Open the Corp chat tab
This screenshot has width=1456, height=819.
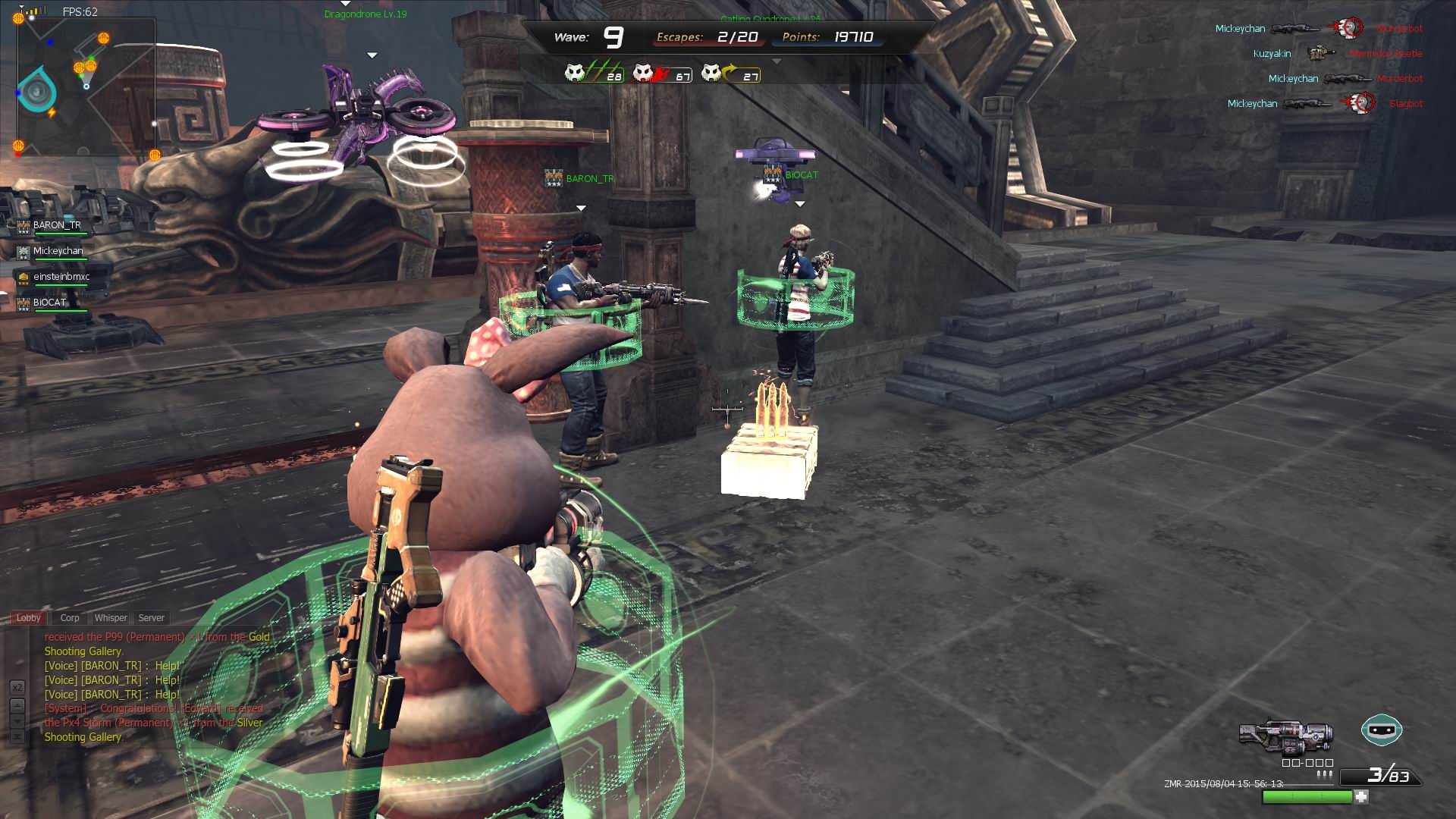tap(70, 618)
